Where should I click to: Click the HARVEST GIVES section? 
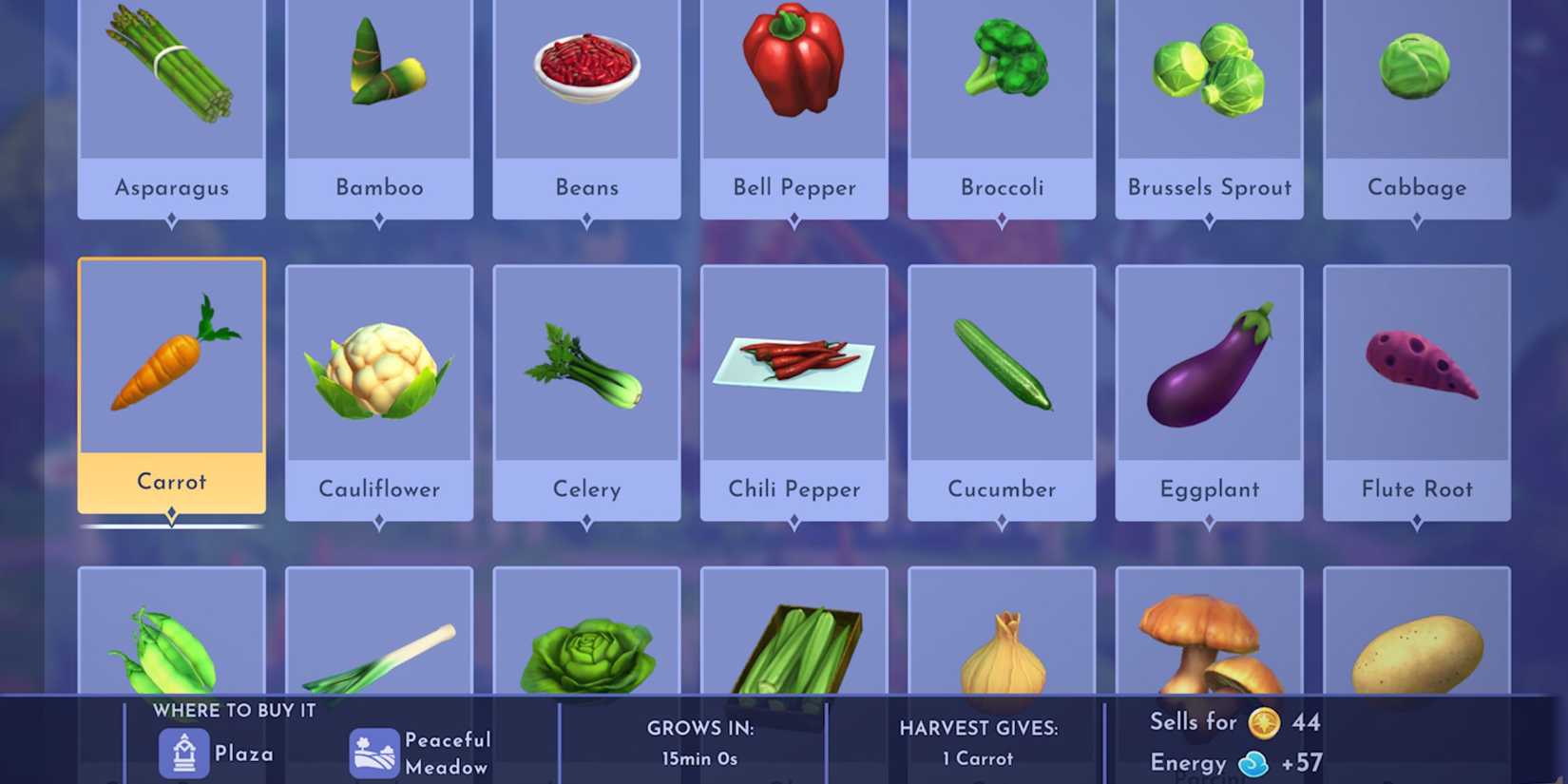click(979, 728)
